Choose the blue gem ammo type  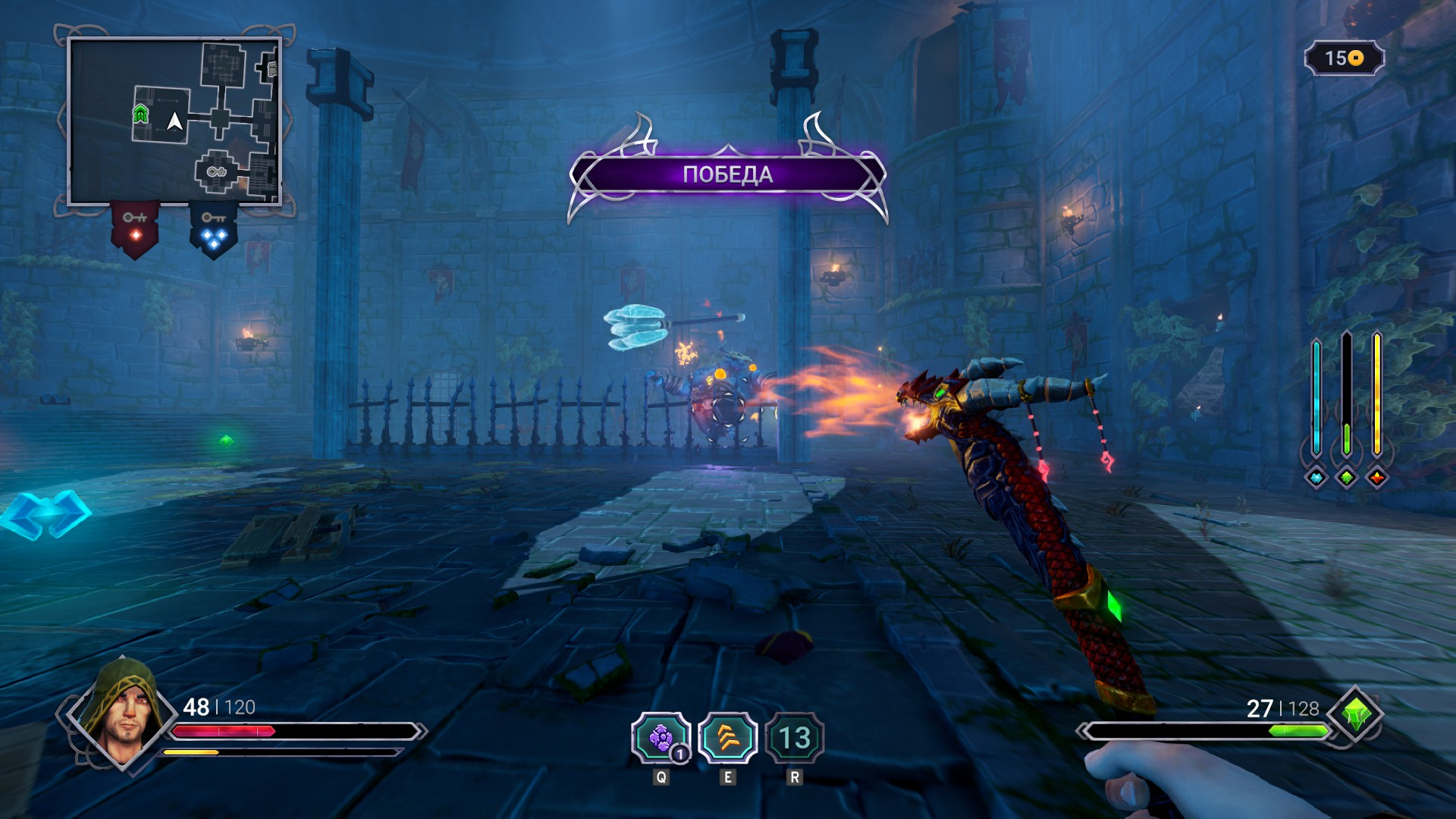tap(1316, 478)
